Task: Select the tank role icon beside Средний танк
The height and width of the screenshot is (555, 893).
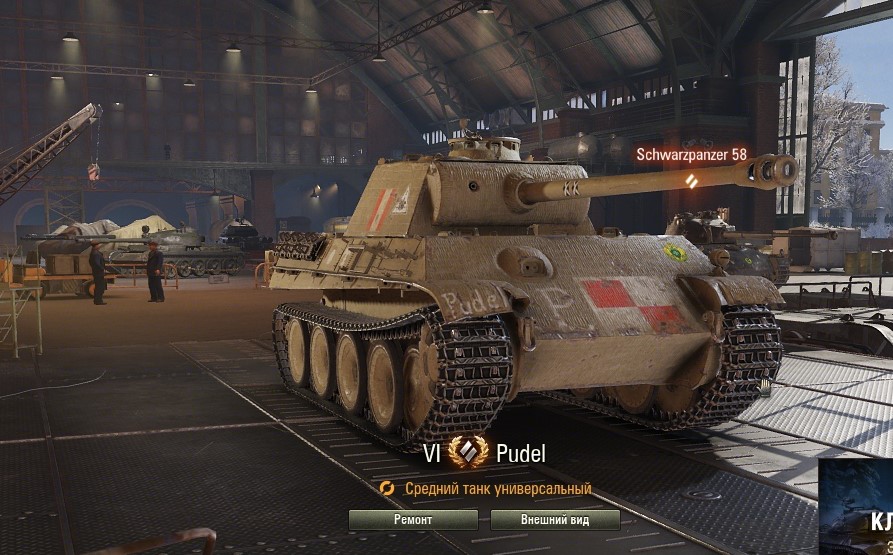Action: click(388, 489)
